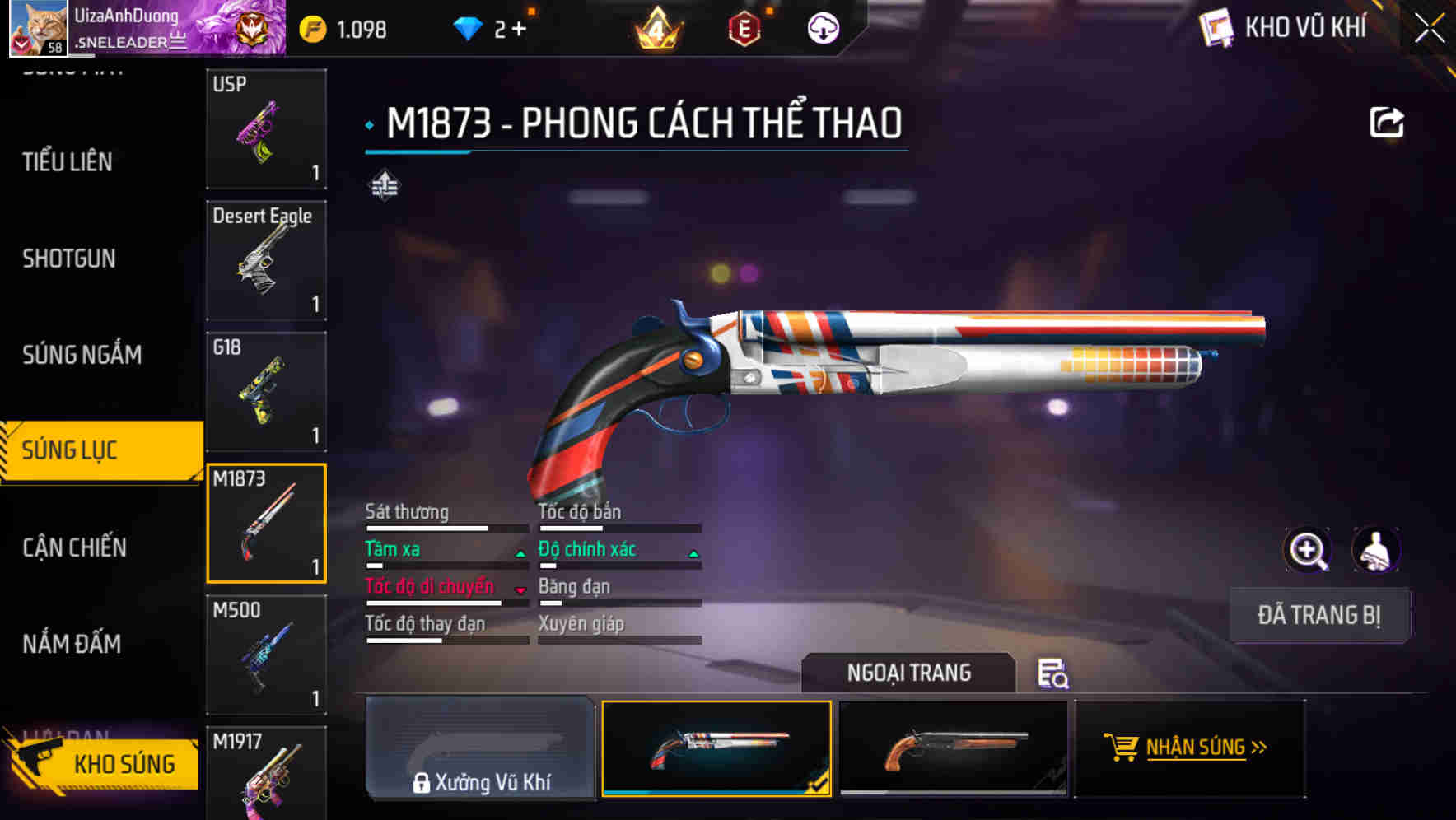Zoom in with the magnifier icon
This screenshot has width=1456, height=820.
point(1307,550)
